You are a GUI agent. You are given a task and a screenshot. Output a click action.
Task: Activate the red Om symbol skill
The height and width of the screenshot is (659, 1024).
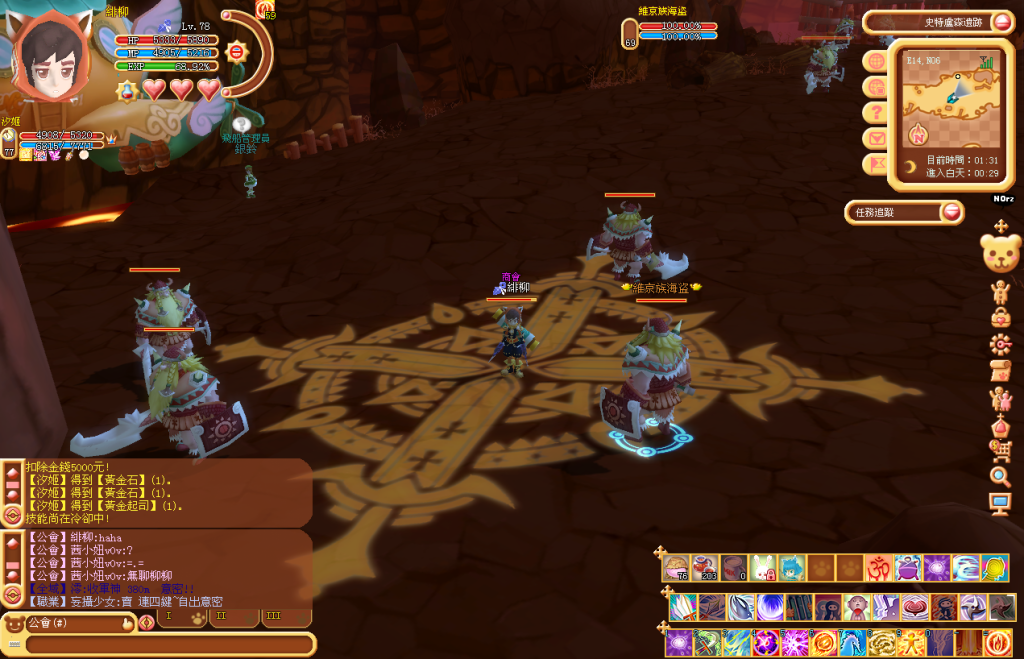coord(879,568)
